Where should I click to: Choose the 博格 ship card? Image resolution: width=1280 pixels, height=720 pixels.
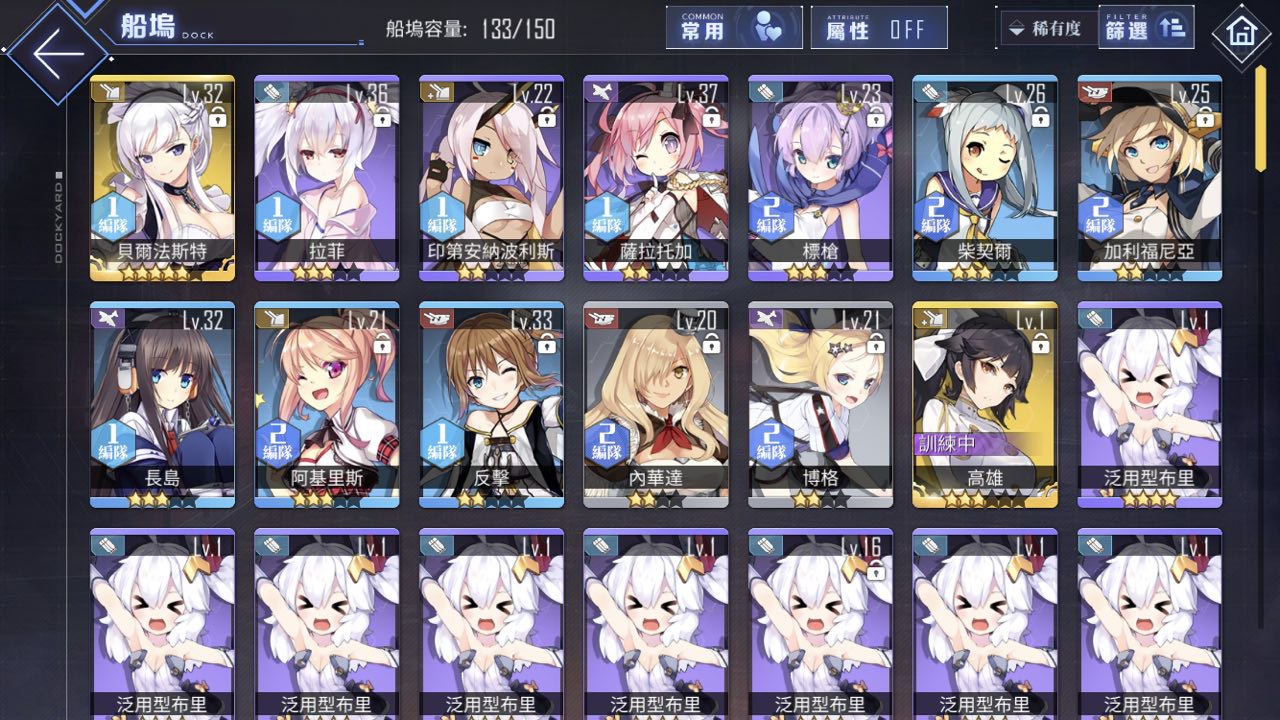tap(820, 404)
